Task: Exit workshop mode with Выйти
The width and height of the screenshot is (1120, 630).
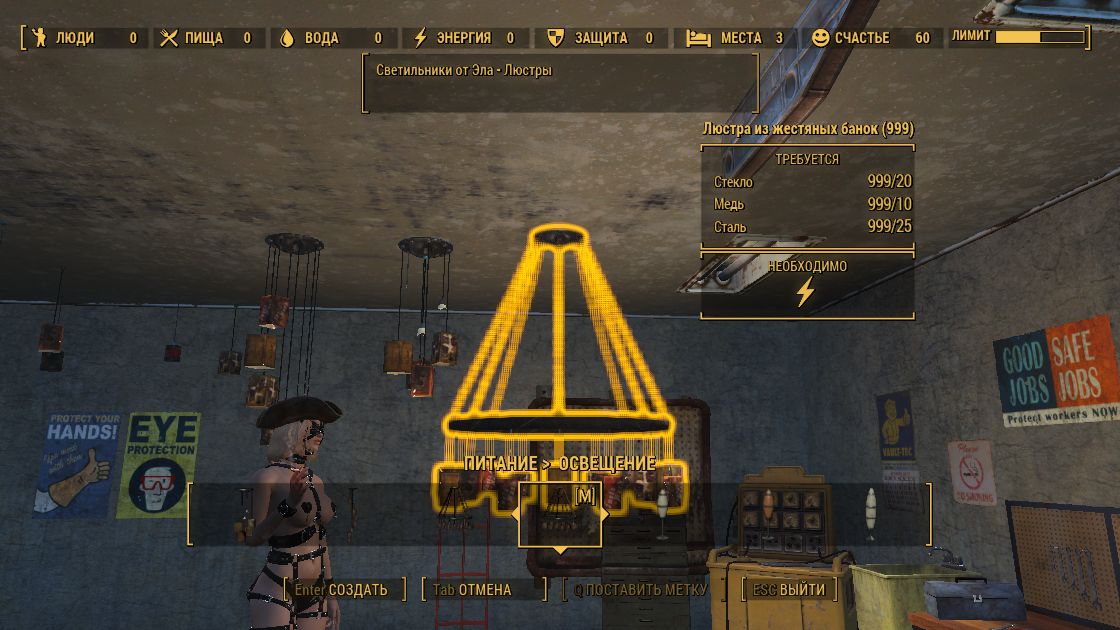Action: tap(790, 590)
